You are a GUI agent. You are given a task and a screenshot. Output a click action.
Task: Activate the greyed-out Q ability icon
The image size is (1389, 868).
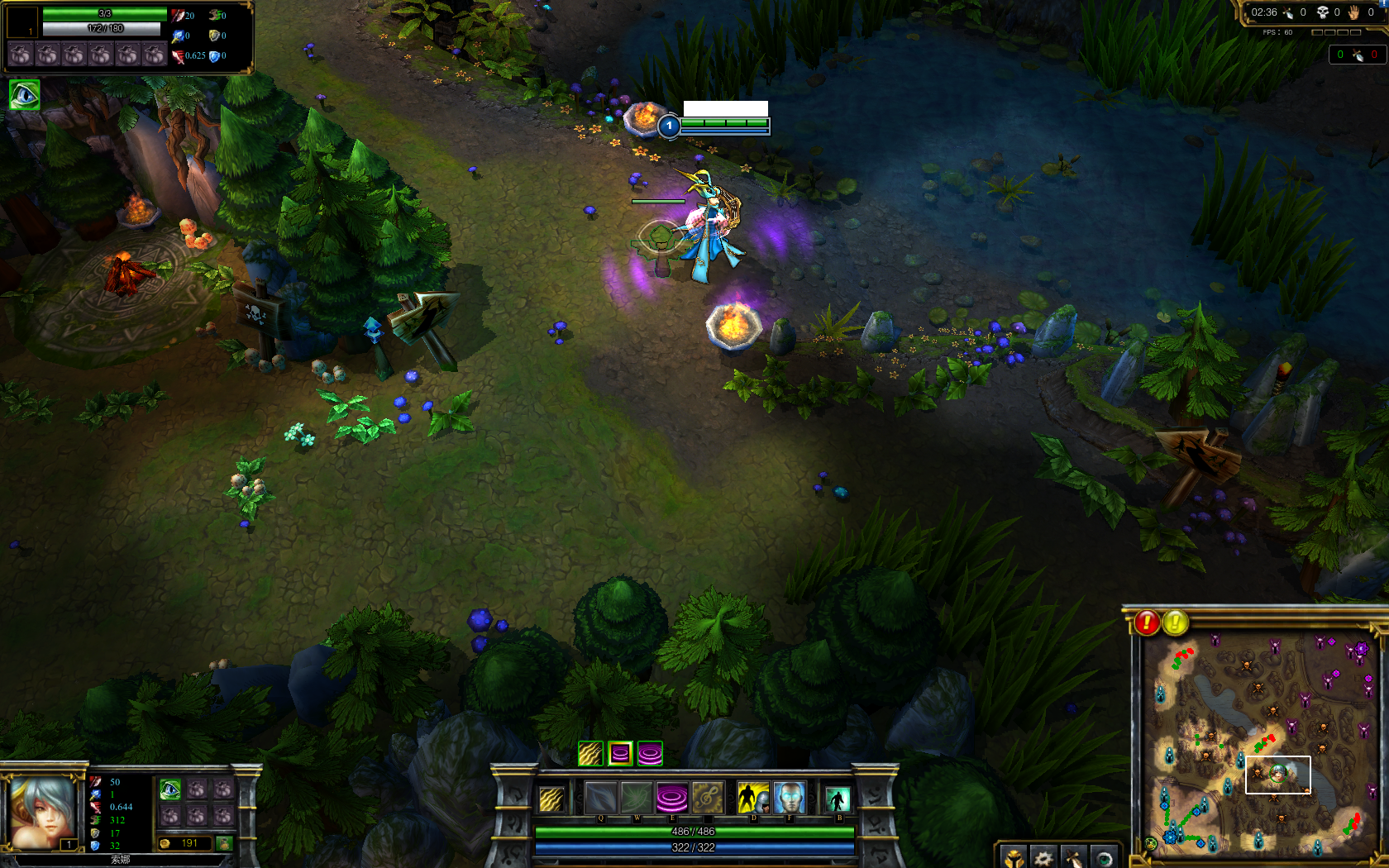(x=601, y=799)
